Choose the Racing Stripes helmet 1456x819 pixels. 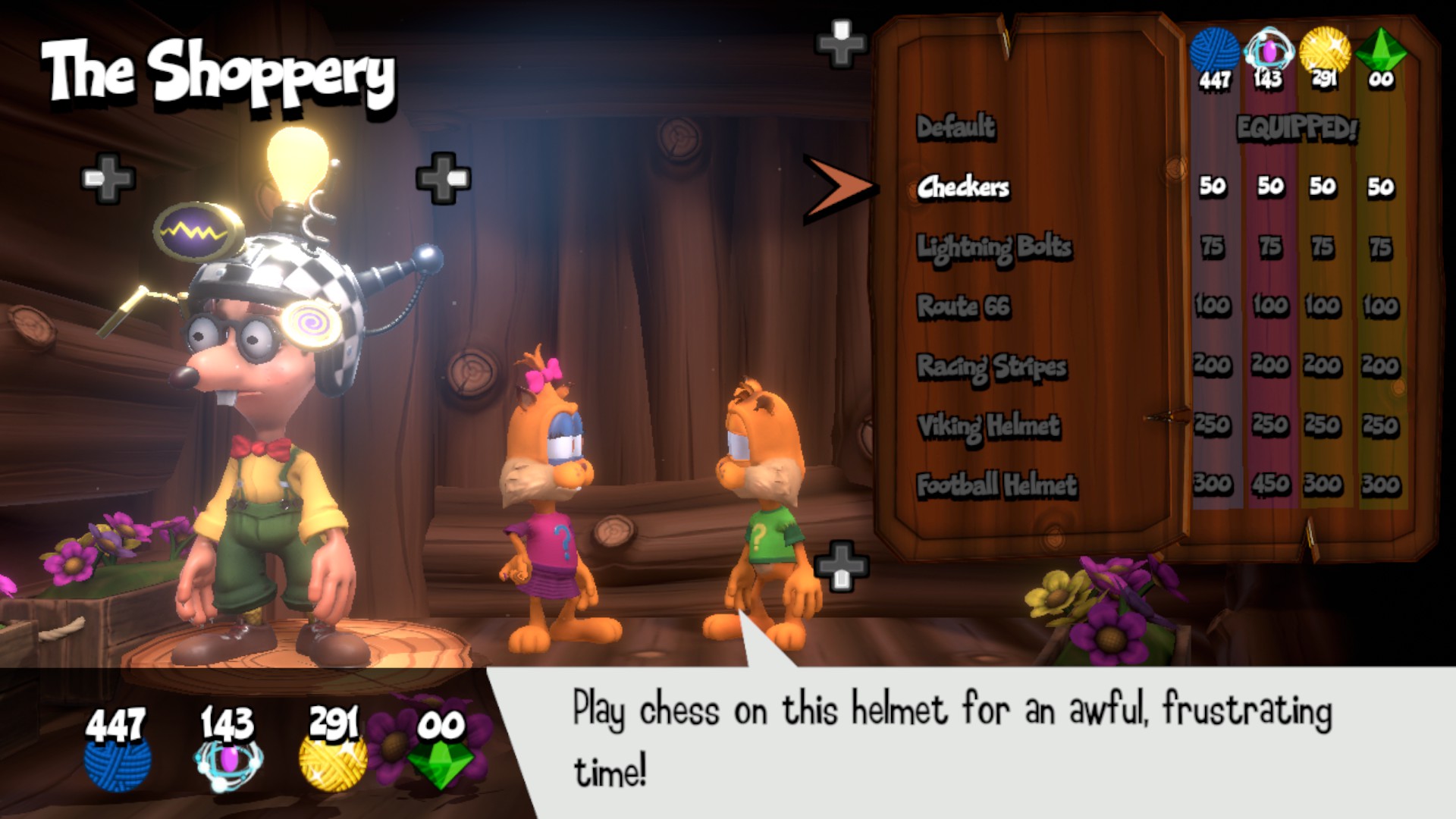coord(992,367)
